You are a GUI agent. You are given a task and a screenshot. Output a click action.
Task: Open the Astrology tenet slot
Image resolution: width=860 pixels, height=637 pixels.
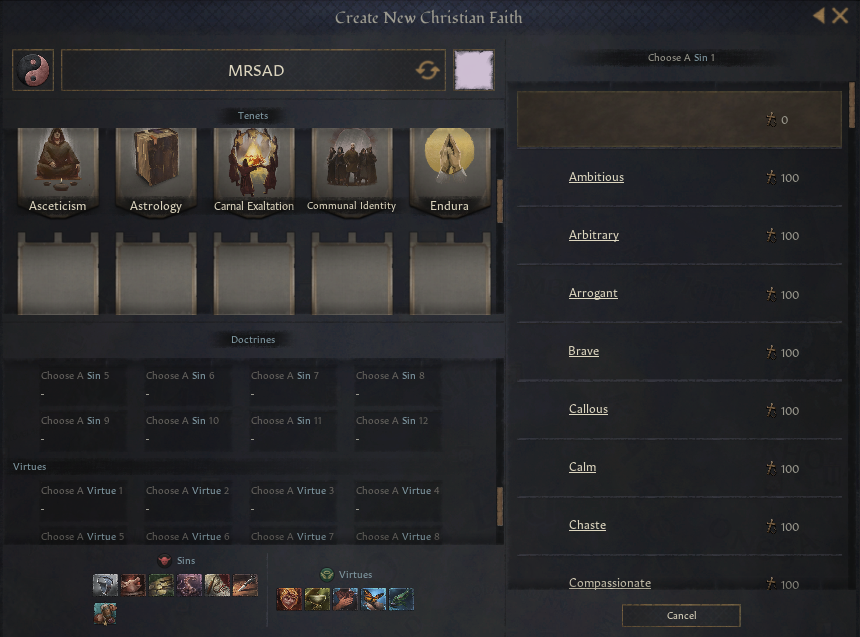pos(156,171)
